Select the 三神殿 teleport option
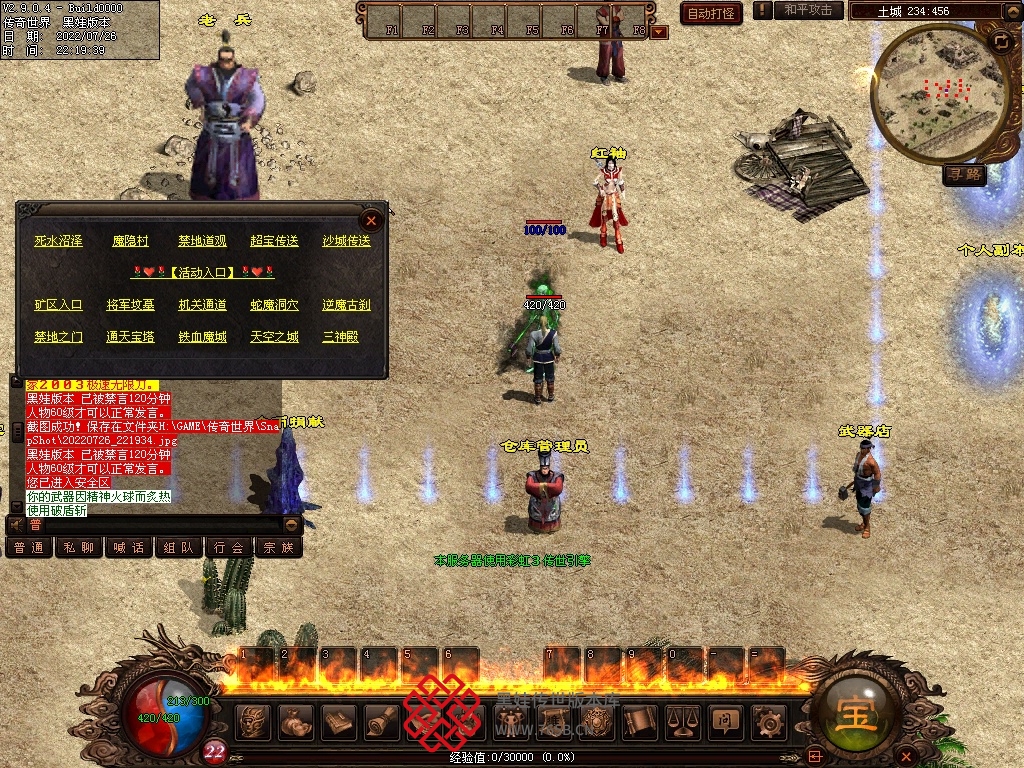This screenshot has width=1024, height=768. point(340,337)
